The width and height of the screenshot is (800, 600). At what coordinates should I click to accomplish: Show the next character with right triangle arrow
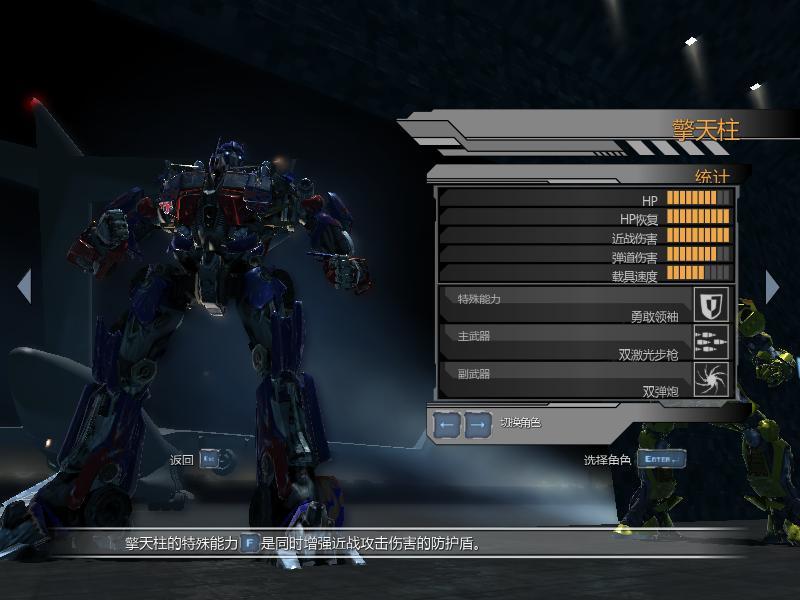point(772,286)
